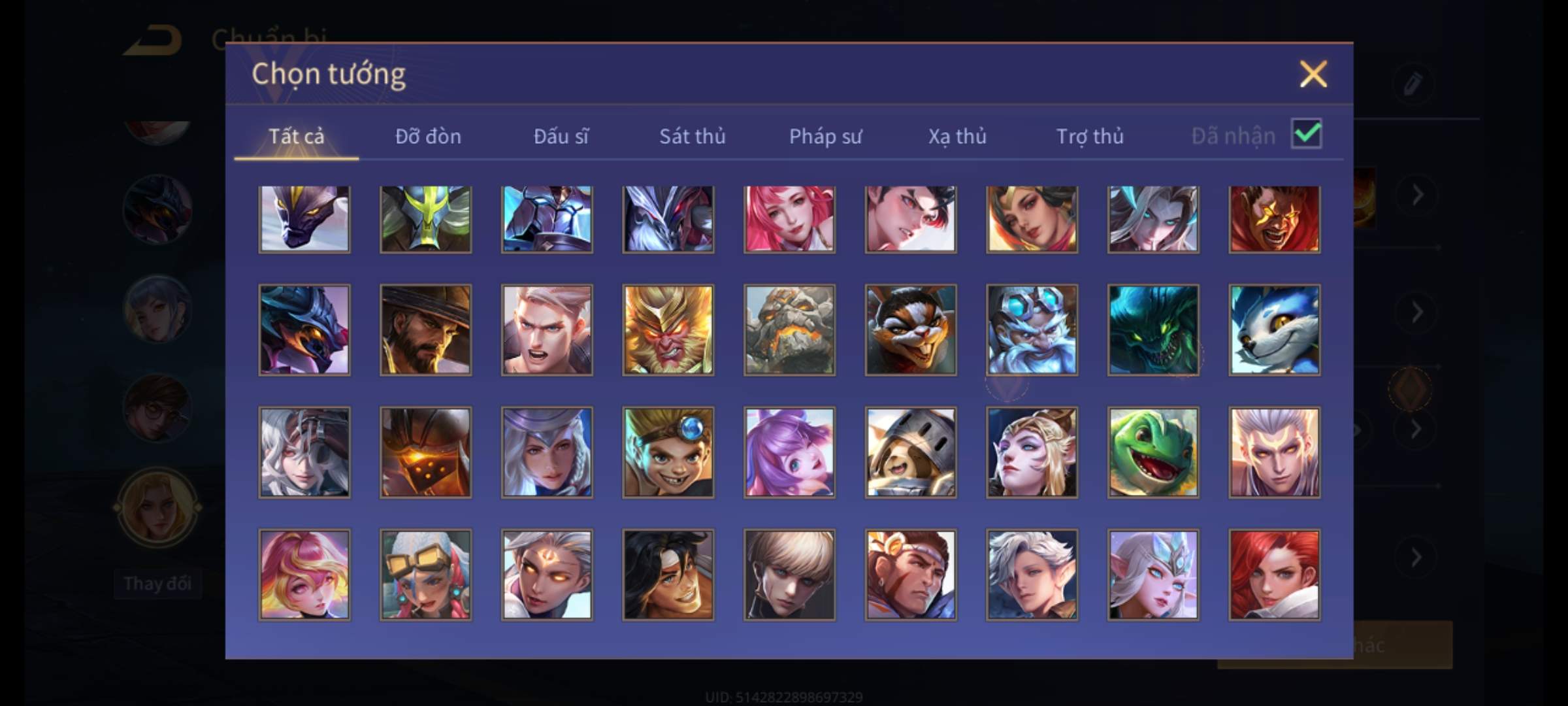
Task: Select the pink-haired woman hero in top row
Action: 789,219
